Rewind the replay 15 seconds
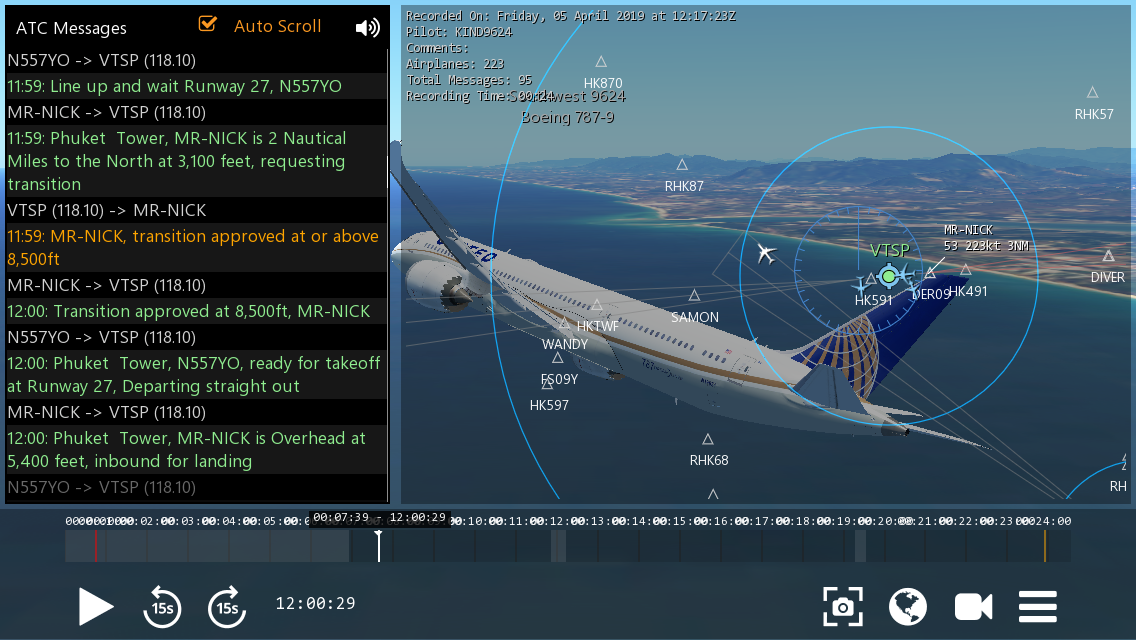Screen dimensions: 1136x640 pyautogui.click(x=162, y=606)
